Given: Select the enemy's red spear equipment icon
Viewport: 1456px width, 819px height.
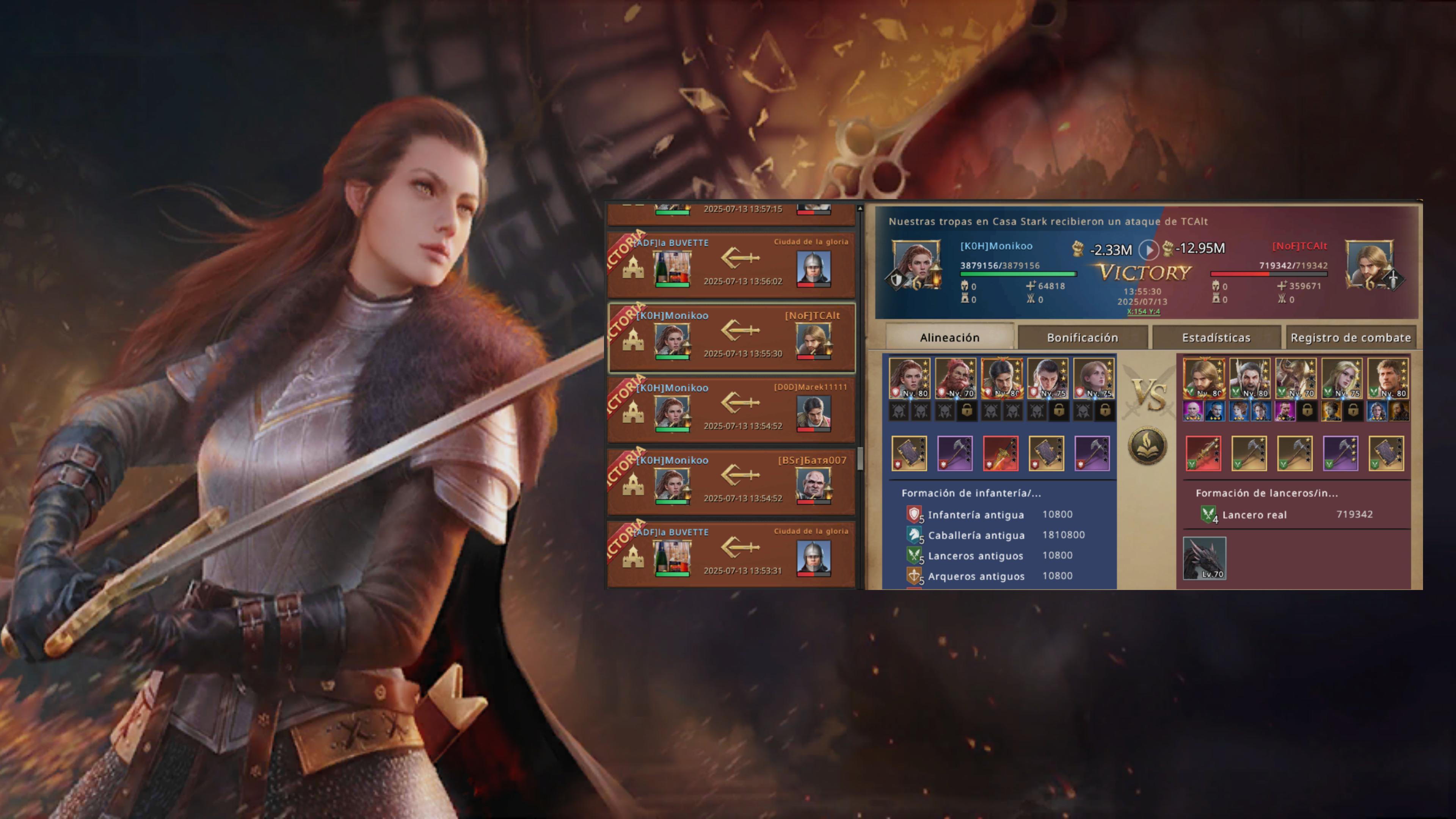Looking at the screenshot, I should click(x=1203, y=453).
